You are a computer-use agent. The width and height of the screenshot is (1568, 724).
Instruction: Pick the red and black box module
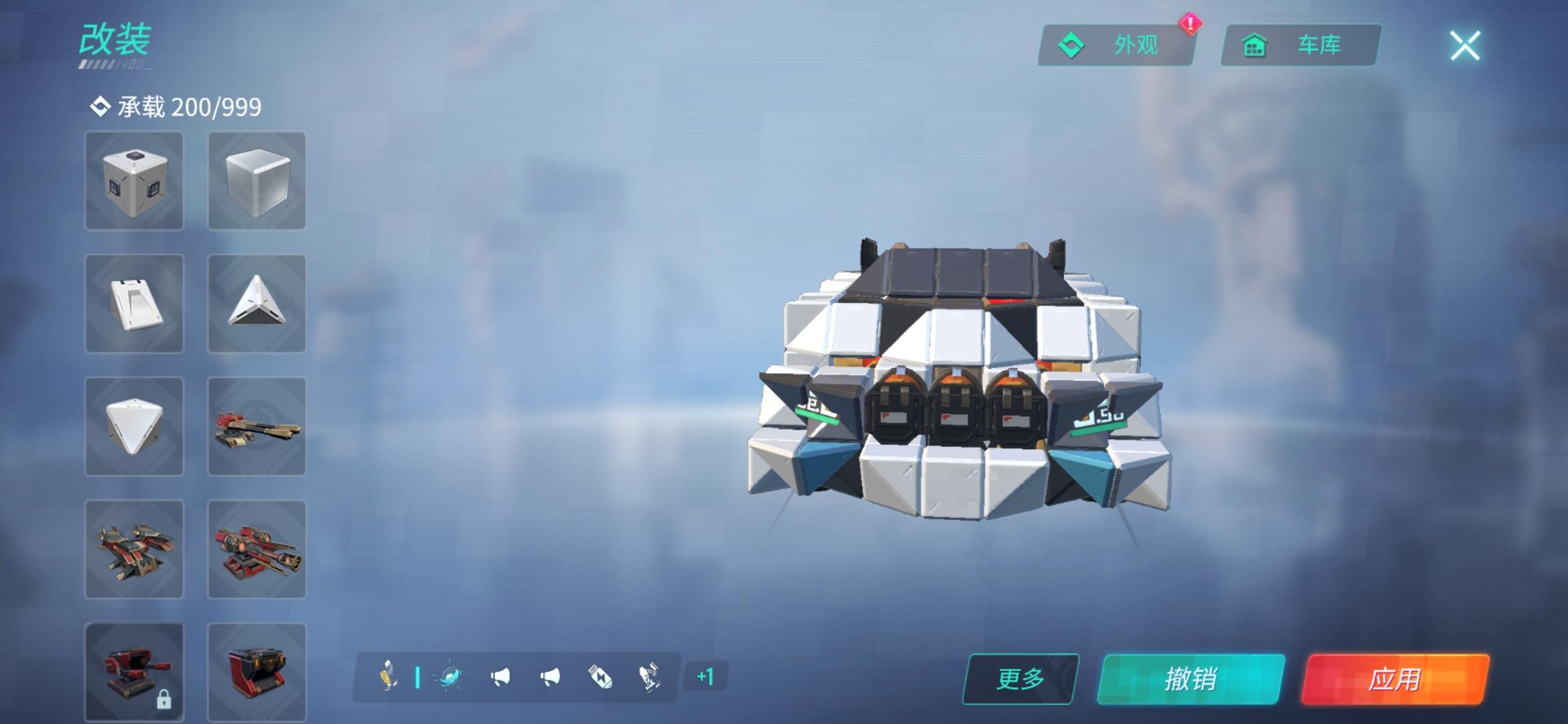point(257,670)
